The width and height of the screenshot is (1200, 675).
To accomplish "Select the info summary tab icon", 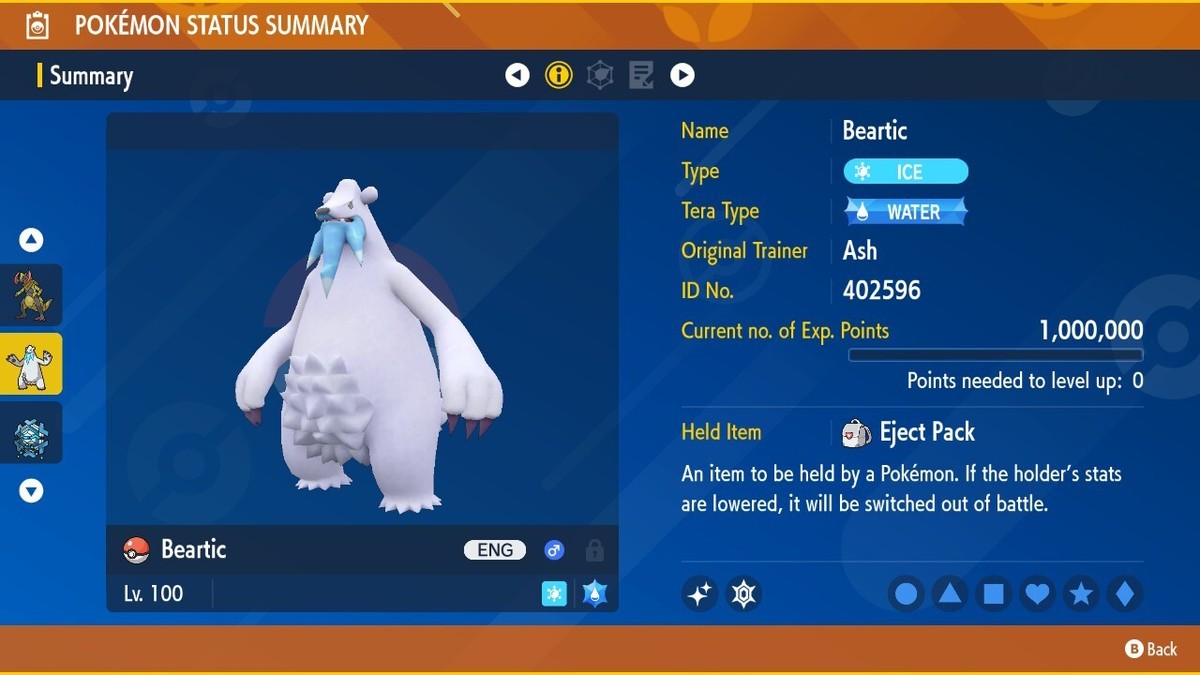I will 559,75.
